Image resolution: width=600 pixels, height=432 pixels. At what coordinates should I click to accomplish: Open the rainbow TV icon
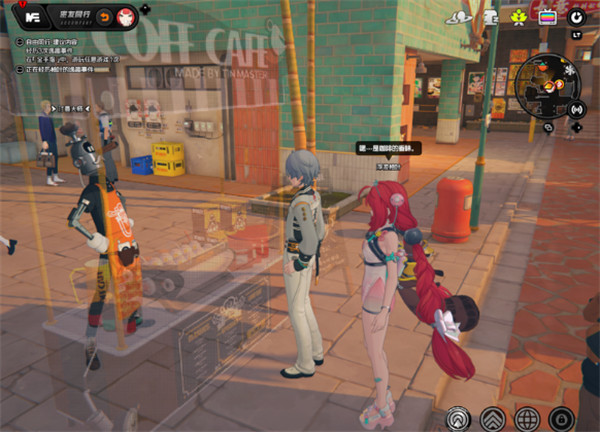click(547, 16)
